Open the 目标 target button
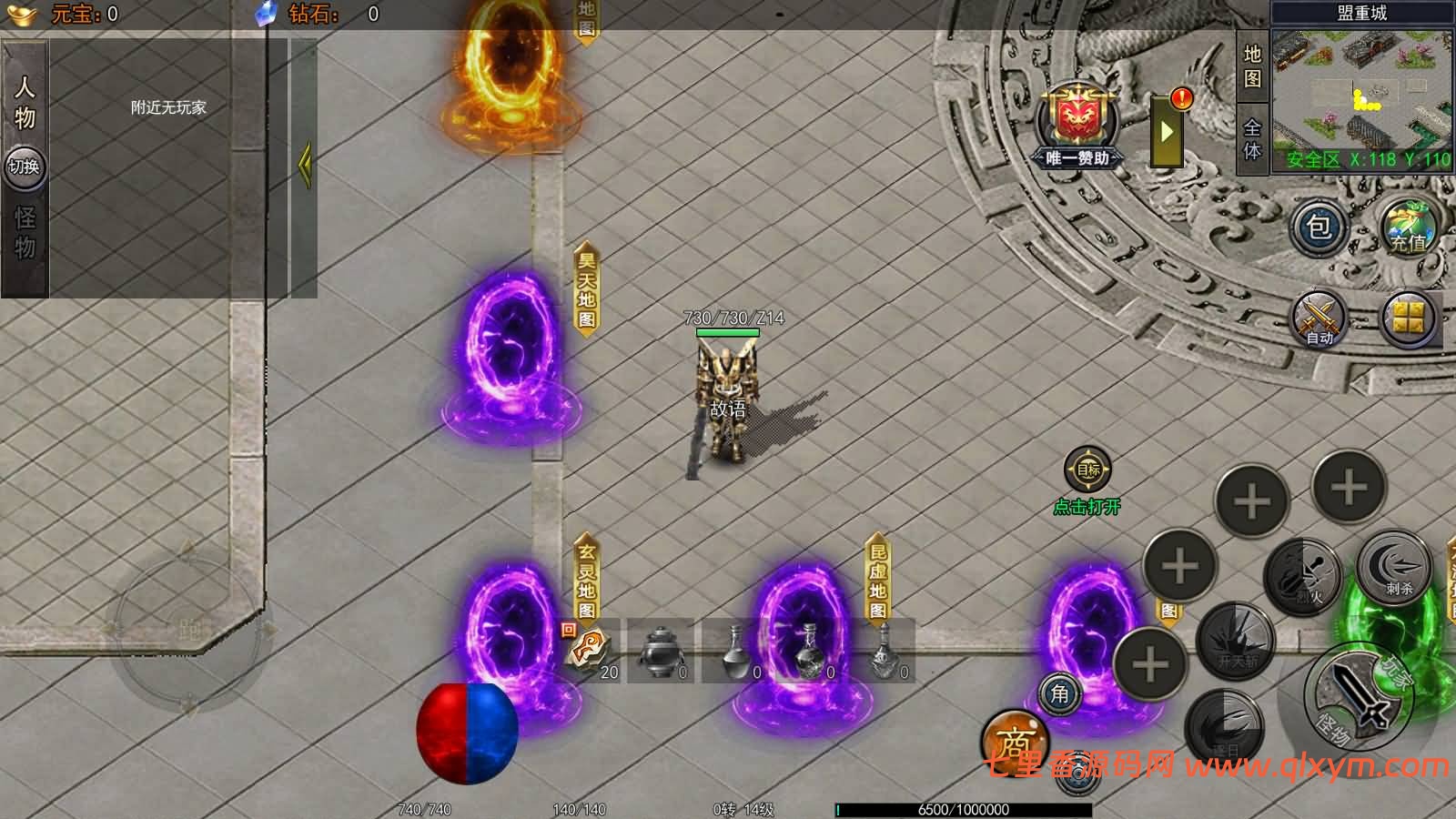 1087,470
